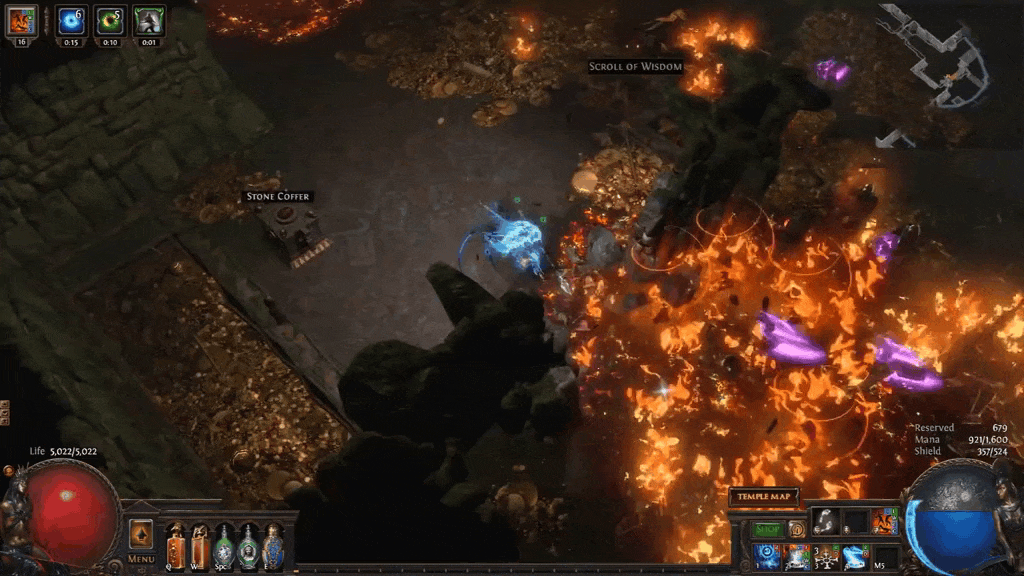This screenshot has height=576, width=1024.
Task: Use the blue flask bound to E
Action: [x=272, y=544]
